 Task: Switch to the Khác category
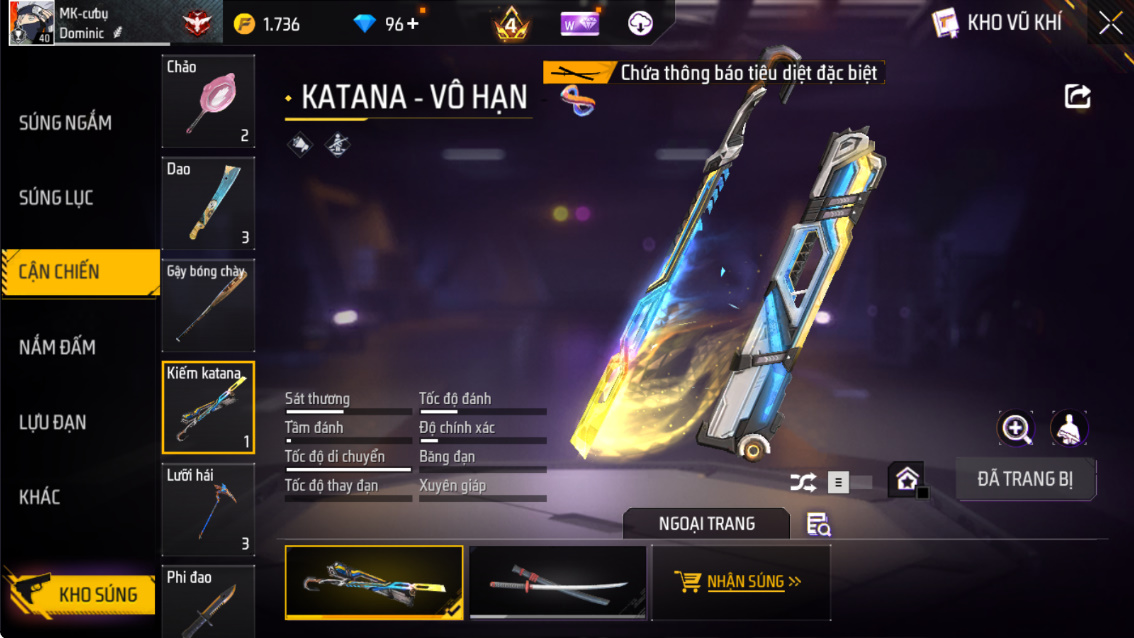point(40,497)
